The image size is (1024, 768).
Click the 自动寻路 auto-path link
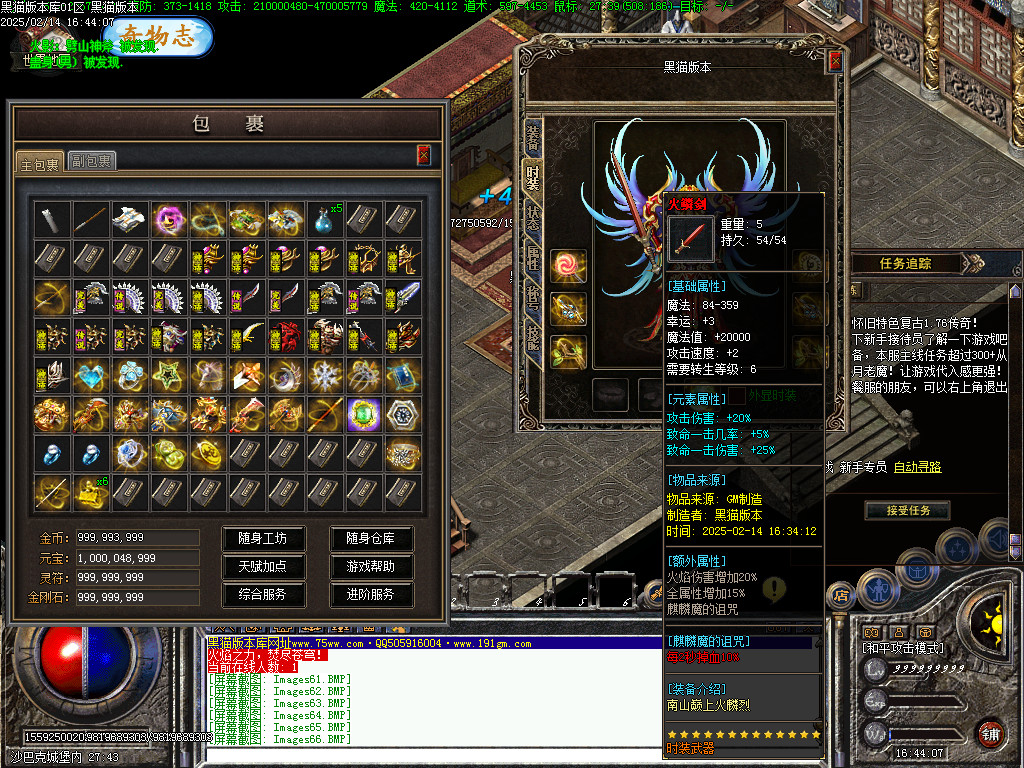(x=917, y=467)
